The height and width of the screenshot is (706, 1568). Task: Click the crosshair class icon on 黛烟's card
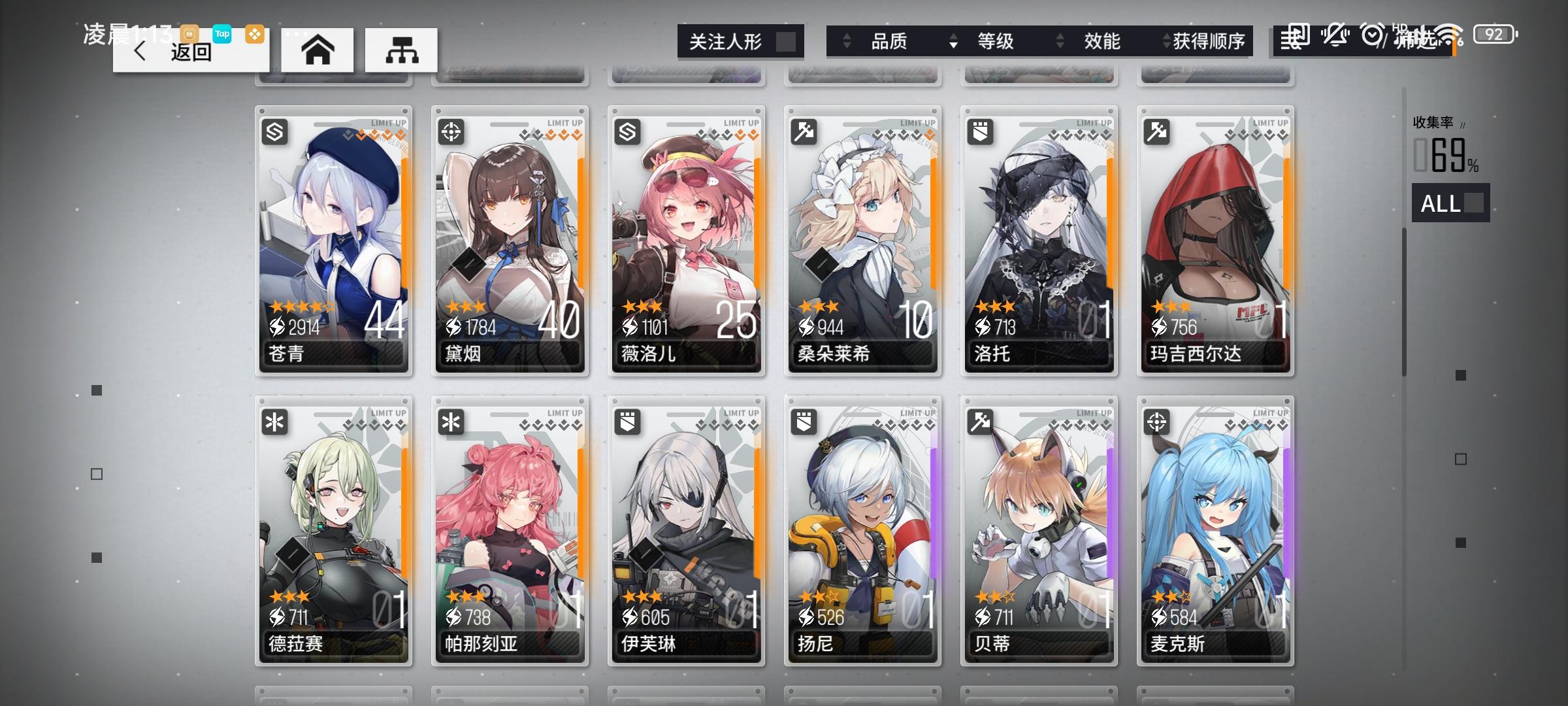click(451, 131)
